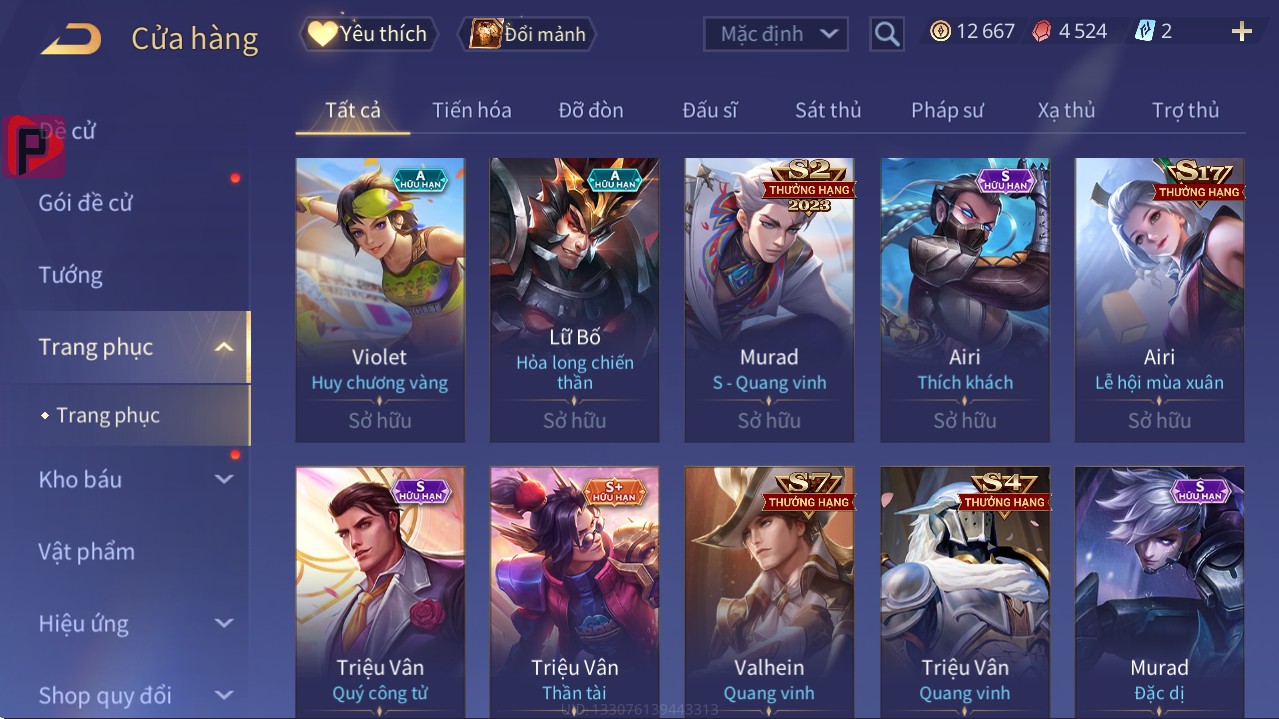Choose the Airi Lễ hội mùa xuân skin

pyautogui.click(x=1159, y=299)
